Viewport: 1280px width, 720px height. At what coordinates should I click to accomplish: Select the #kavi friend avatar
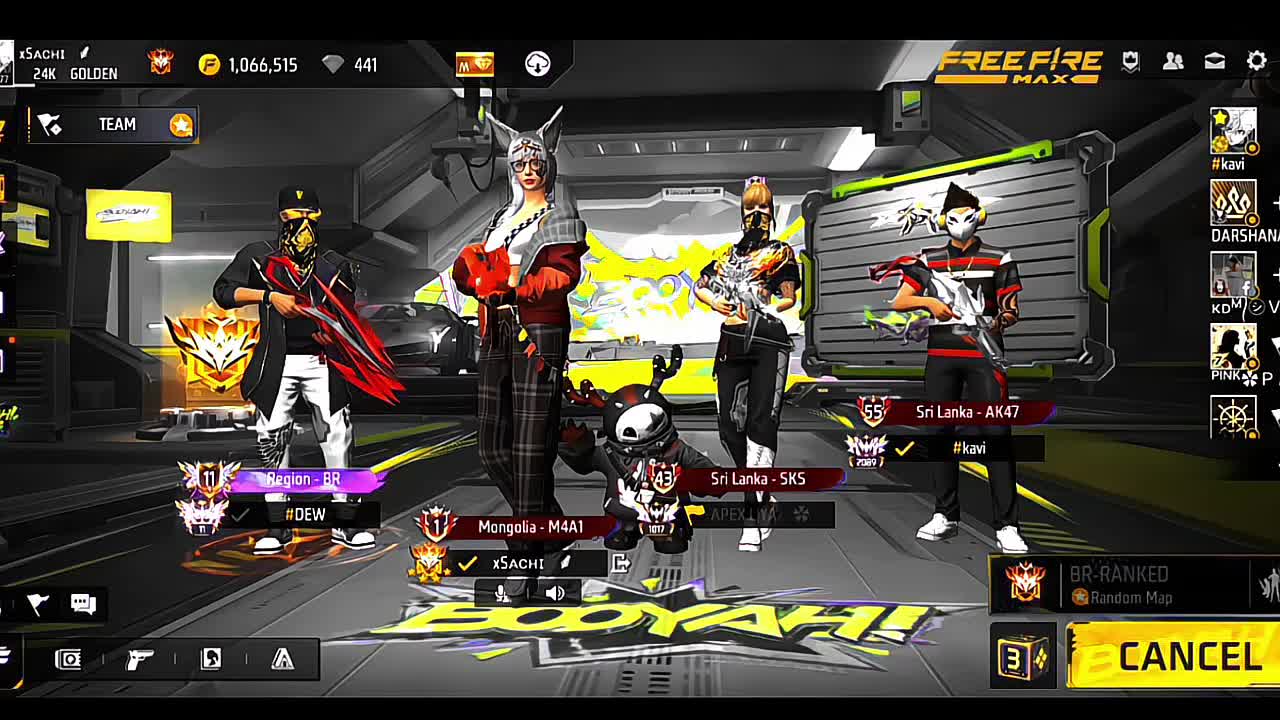pos(1233,132)
